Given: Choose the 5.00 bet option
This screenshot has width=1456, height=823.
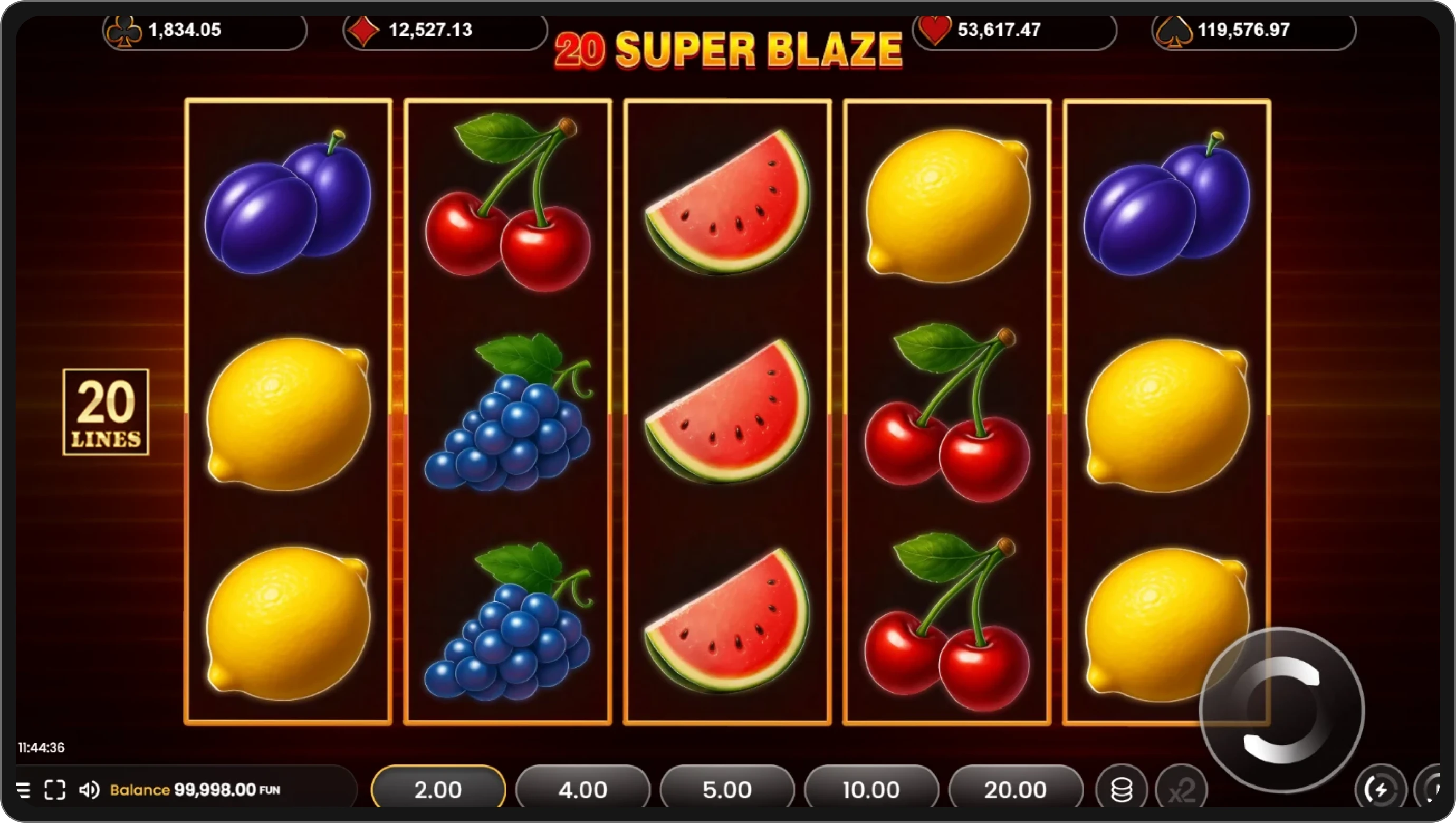Looking at the screenshot, I should point(727,789).
